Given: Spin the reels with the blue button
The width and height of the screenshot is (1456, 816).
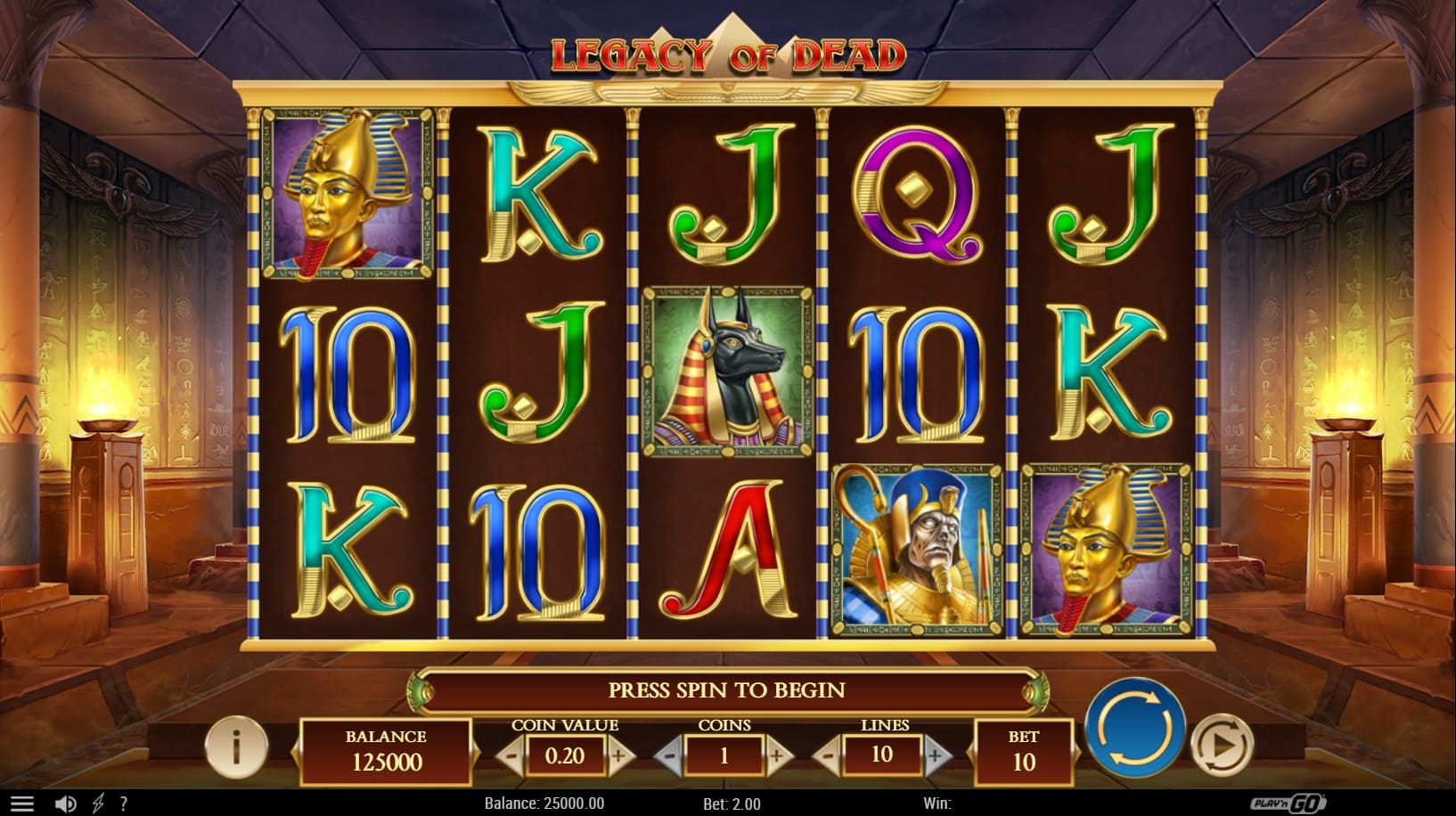Looking at the screenshot, I should [1134, 728].
